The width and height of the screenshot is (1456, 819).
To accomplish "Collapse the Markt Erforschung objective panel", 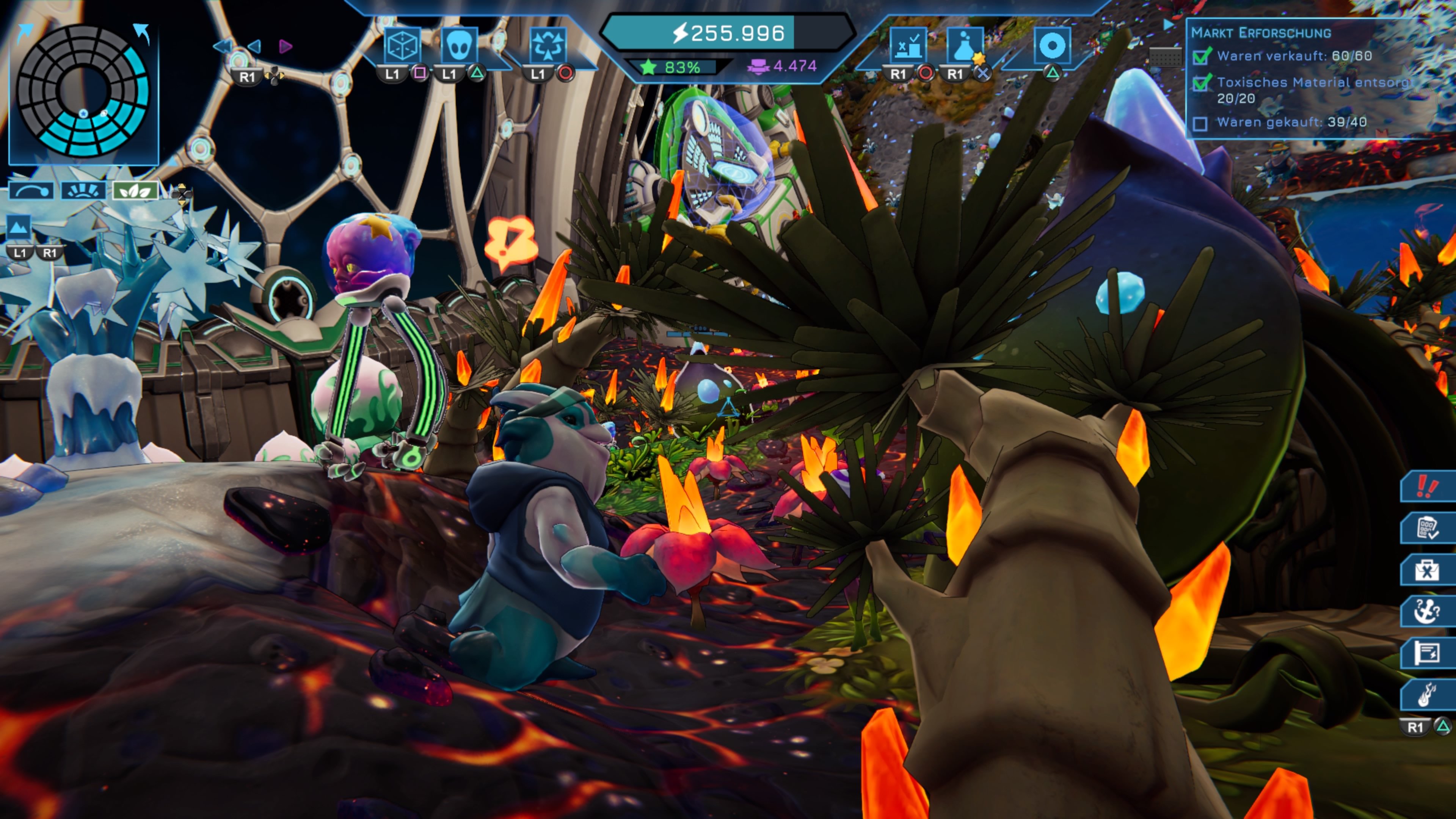I will [1169, 25].
